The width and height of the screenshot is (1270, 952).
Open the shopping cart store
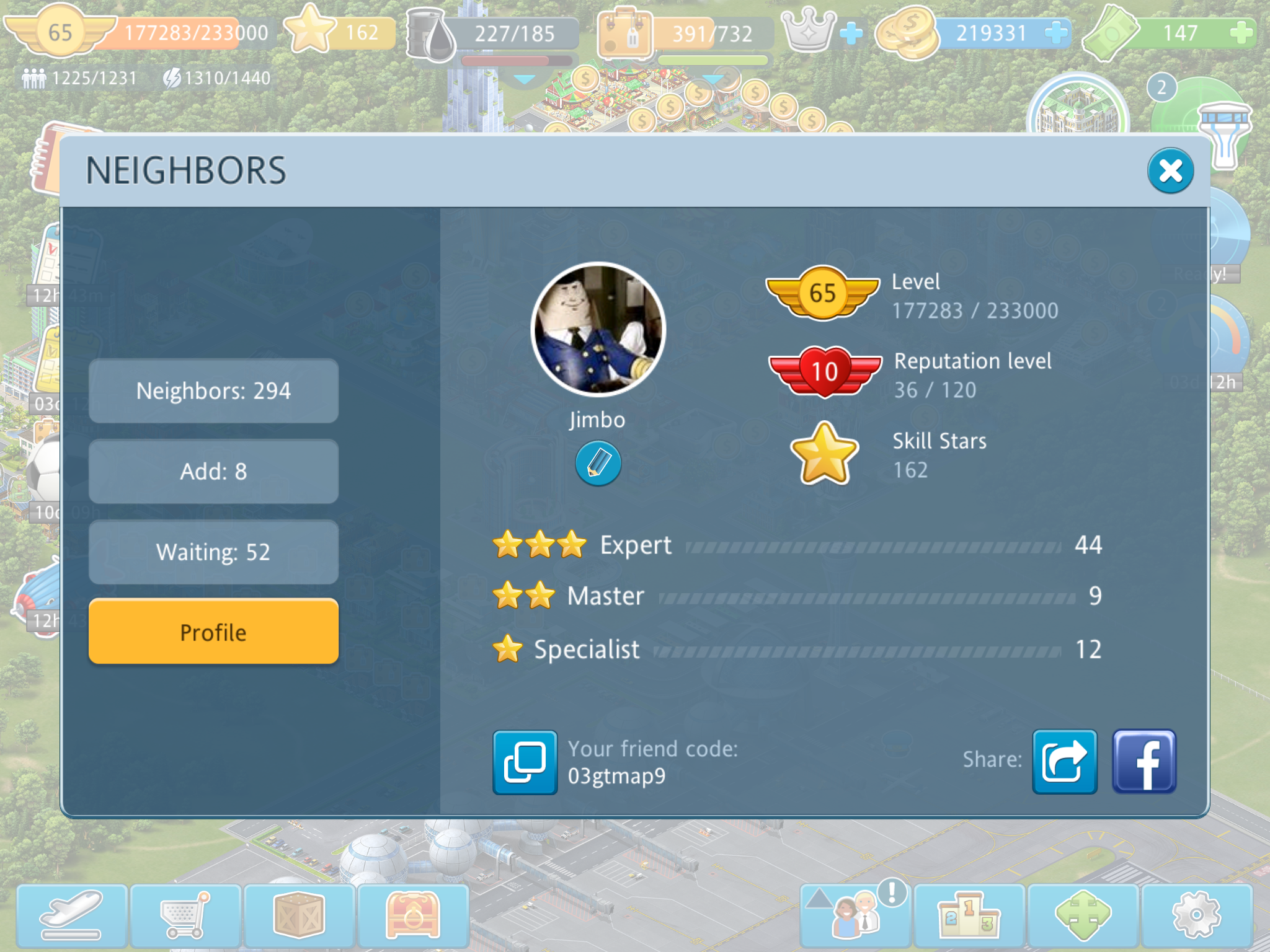(x=185, y=915)
